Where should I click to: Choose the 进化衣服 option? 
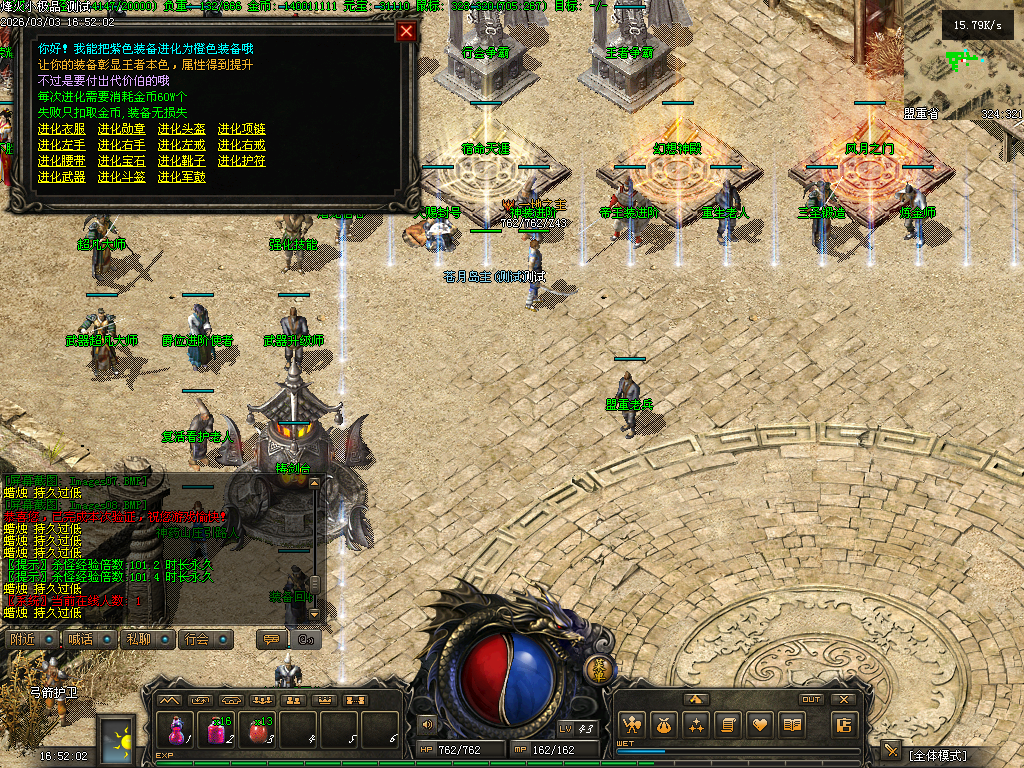[62, 129]
